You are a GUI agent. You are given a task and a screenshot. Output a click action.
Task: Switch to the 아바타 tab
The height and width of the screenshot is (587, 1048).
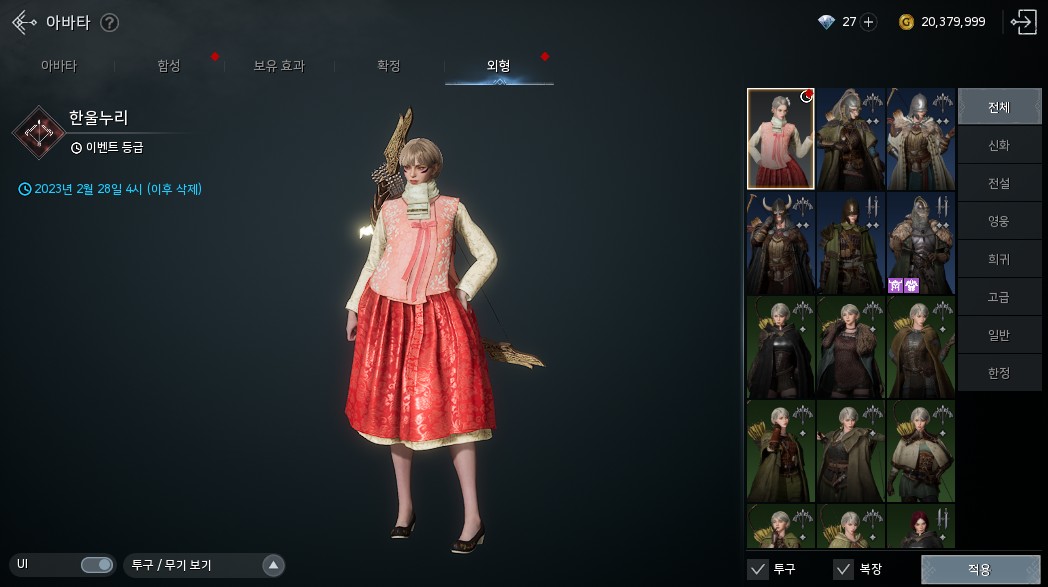[x=58, y=66]
